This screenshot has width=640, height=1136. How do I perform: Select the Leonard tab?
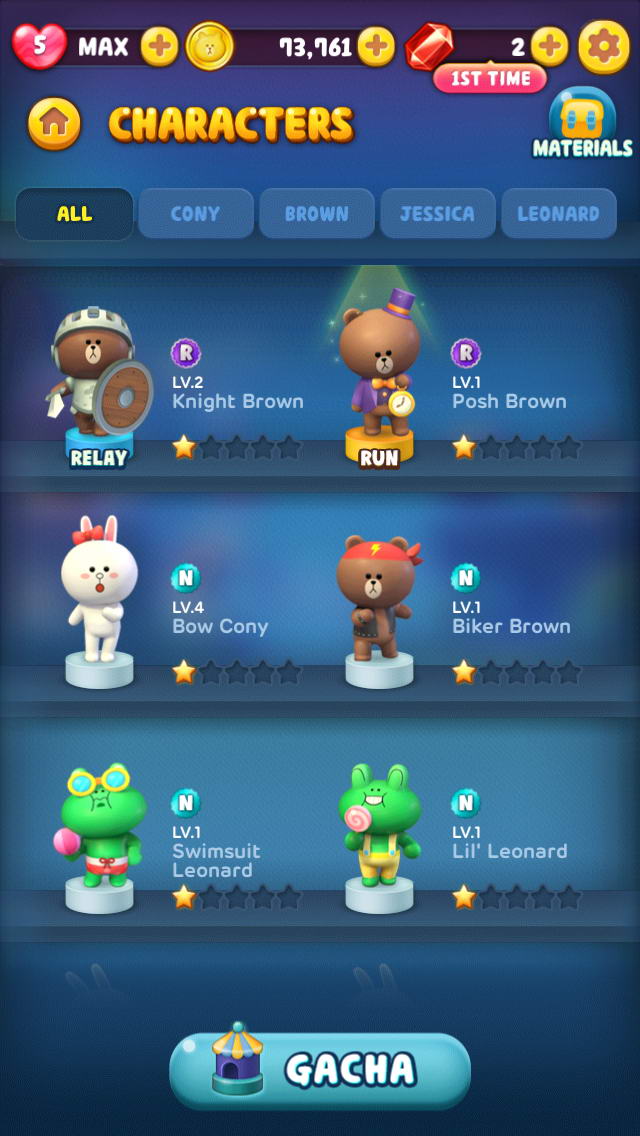tap(558, 213)
